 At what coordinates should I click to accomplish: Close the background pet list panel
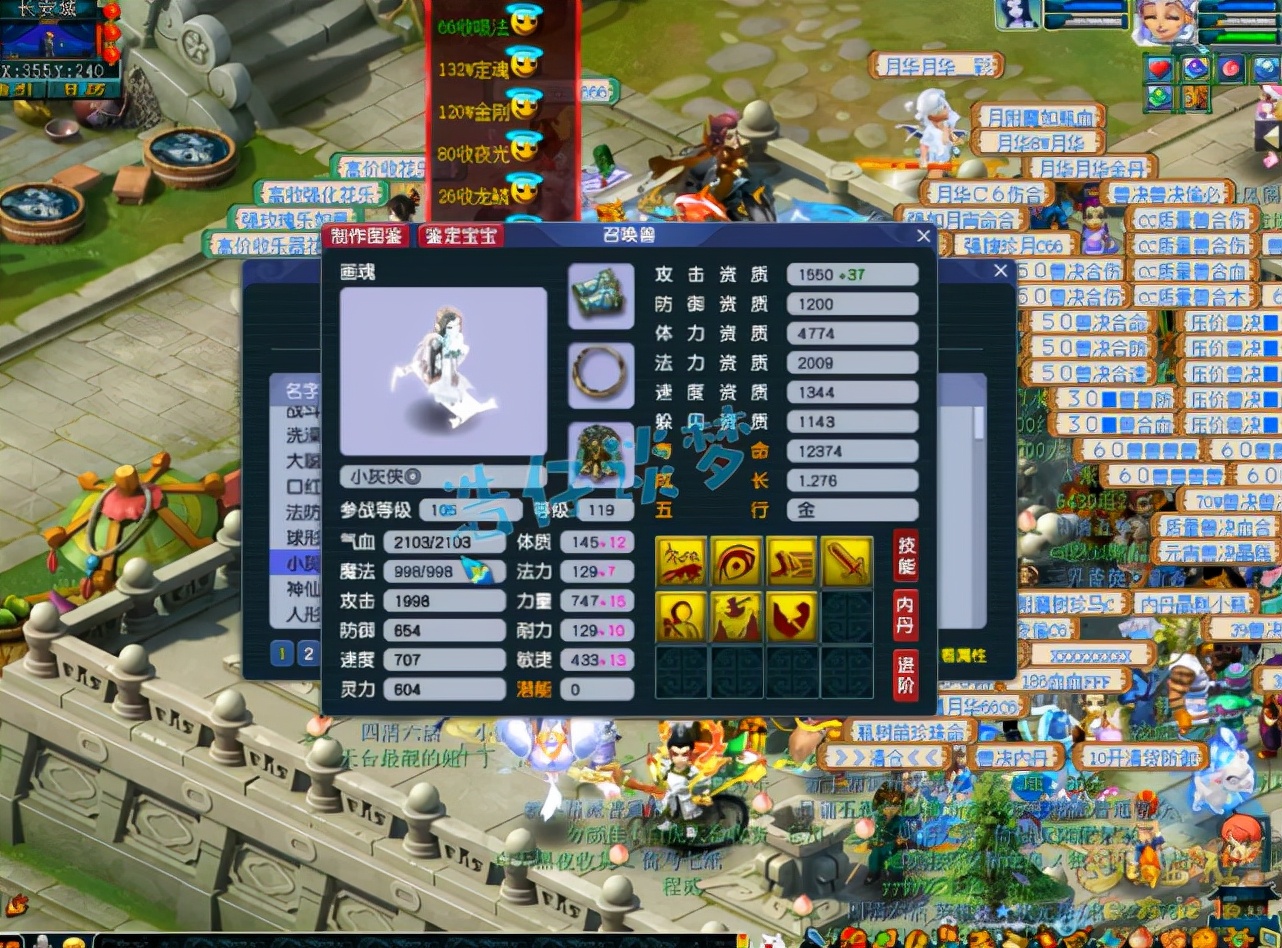tap(1001, 271)
